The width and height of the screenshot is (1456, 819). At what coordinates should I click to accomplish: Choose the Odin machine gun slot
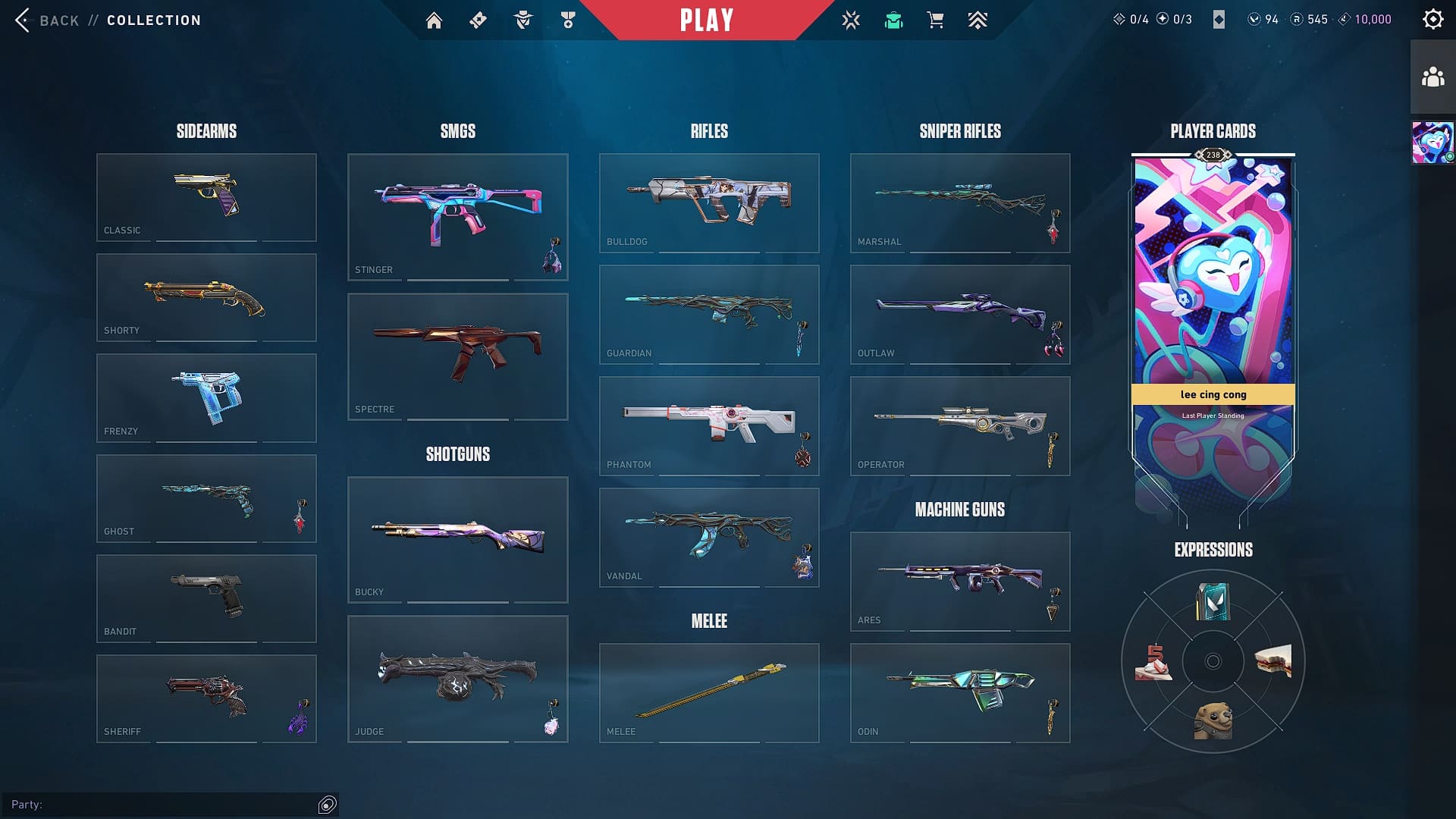(959, 692)
